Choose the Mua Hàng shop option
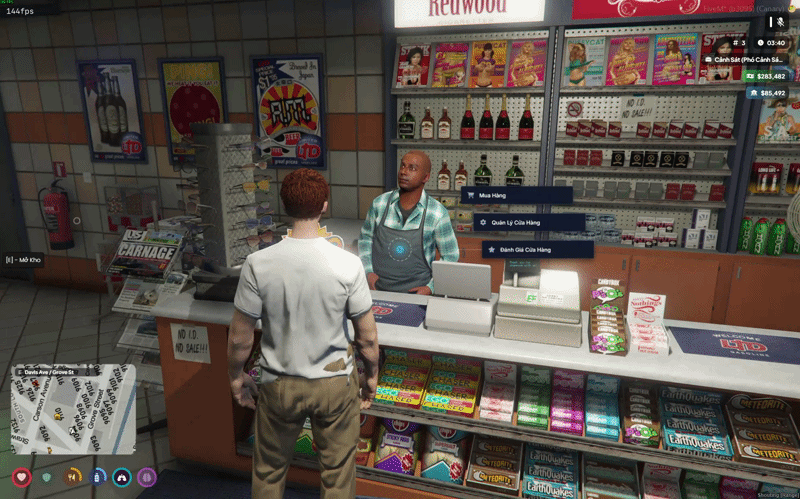 (501, 196)
